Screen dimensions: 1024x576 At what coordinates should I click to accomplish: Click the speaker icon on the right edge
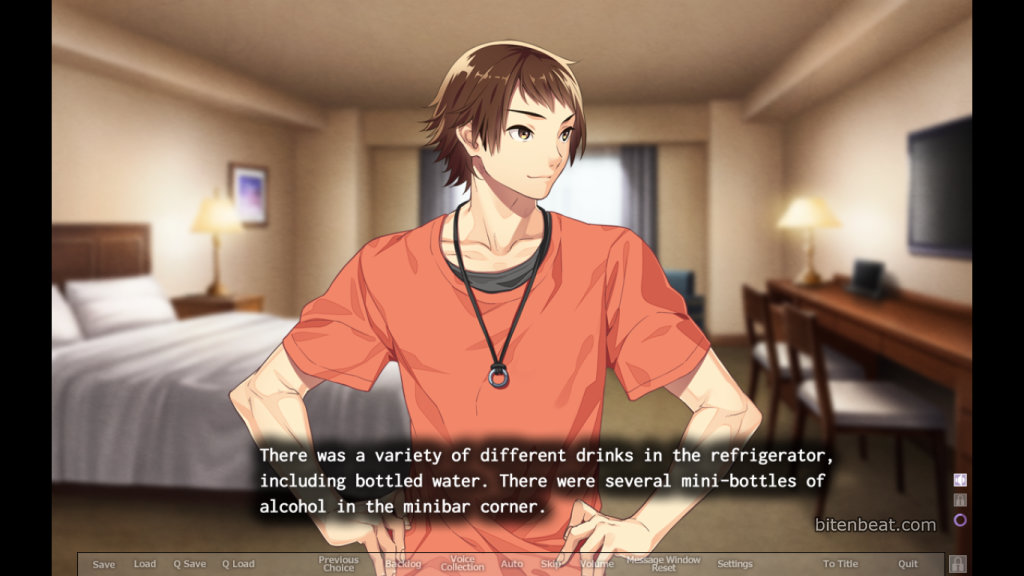pyautogui.click(x=960, y=480)
